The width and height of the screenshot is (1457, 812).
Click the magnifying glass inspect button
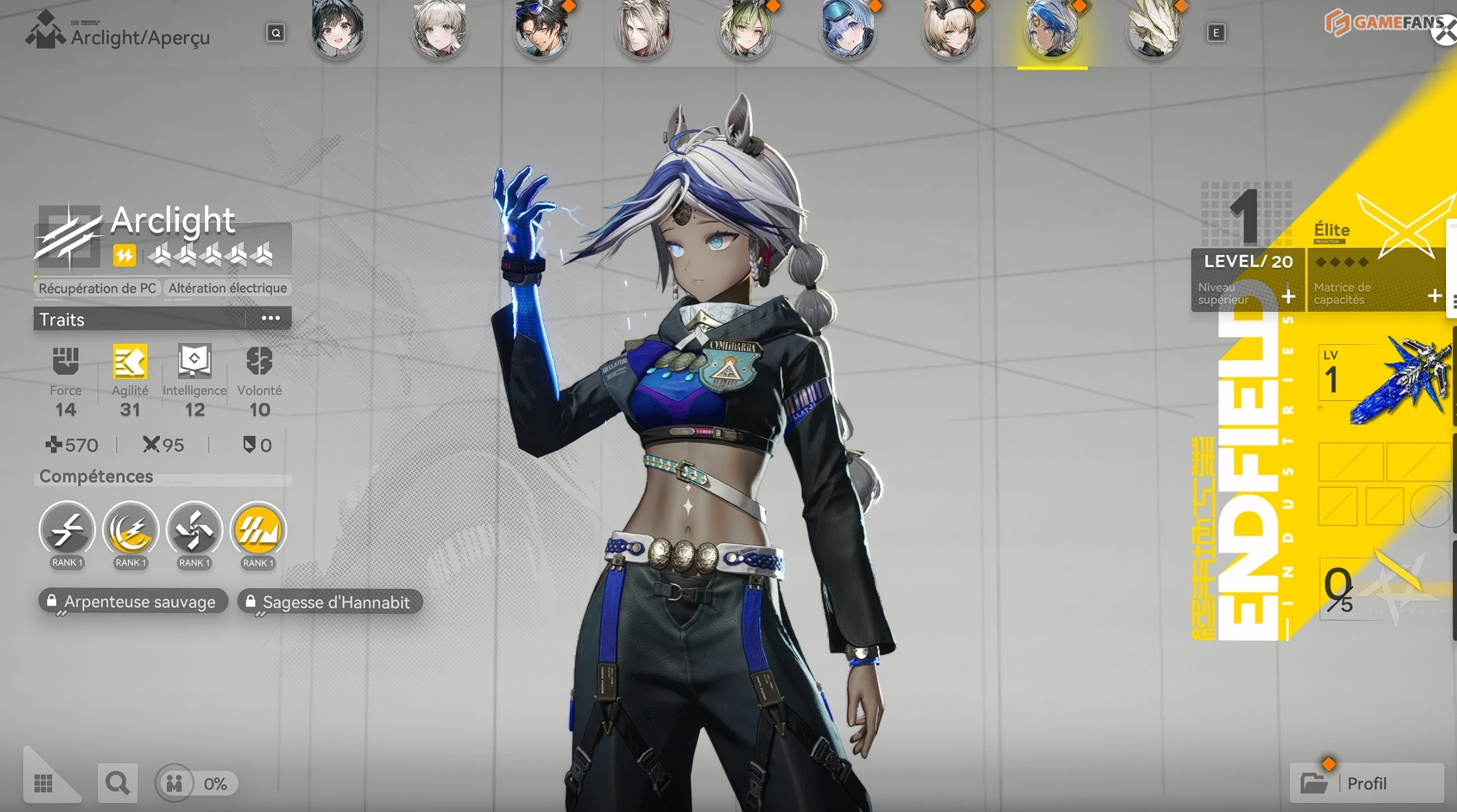click(117, 783)
